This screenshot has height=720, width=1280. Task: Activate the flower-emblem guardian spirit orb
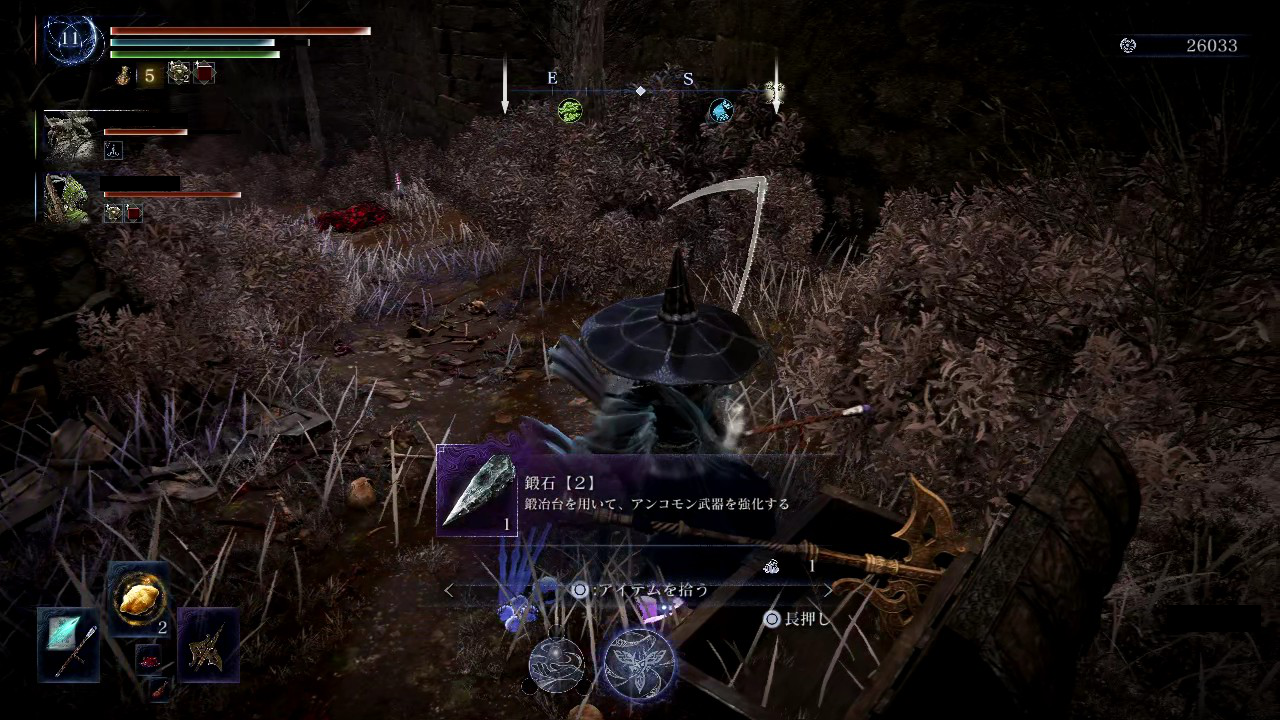[x=638, y=664]
